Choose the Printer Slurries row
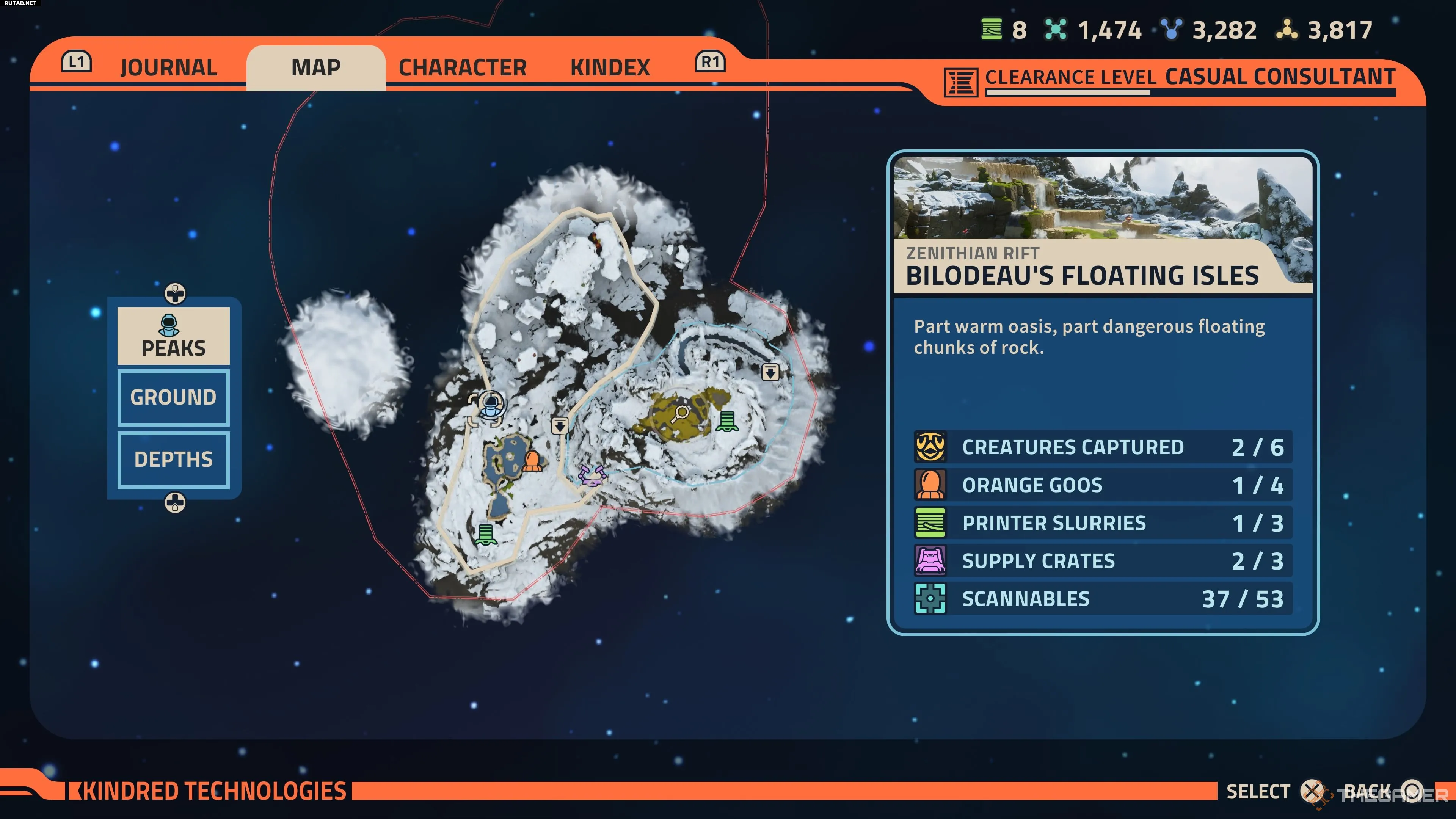The height and width of the screenshot is (819, 1456). coord(1102,523)
